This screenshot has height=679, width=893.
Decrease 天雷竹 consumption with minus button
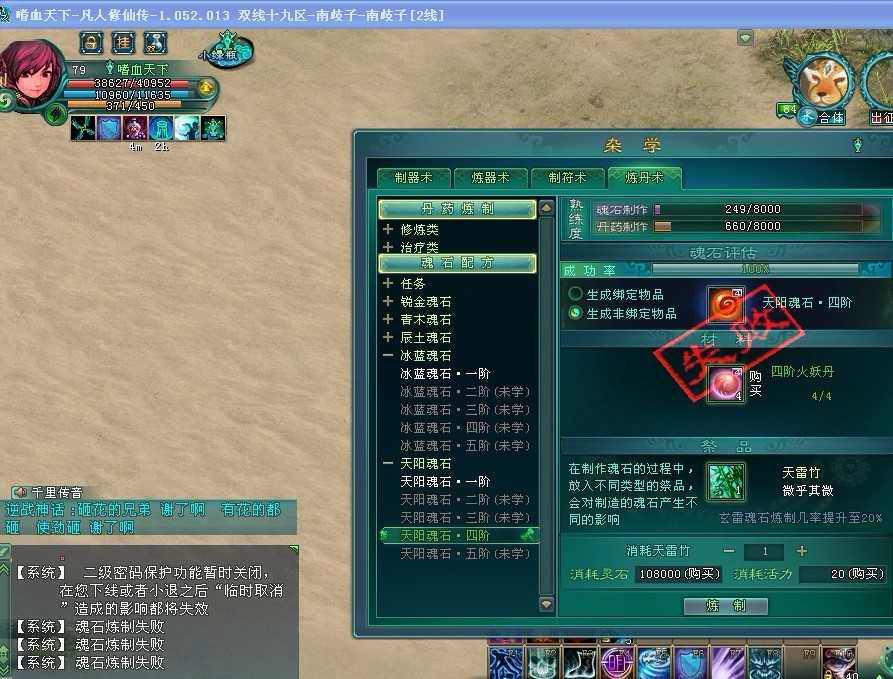pyautogui.click(x=729, y=551)
